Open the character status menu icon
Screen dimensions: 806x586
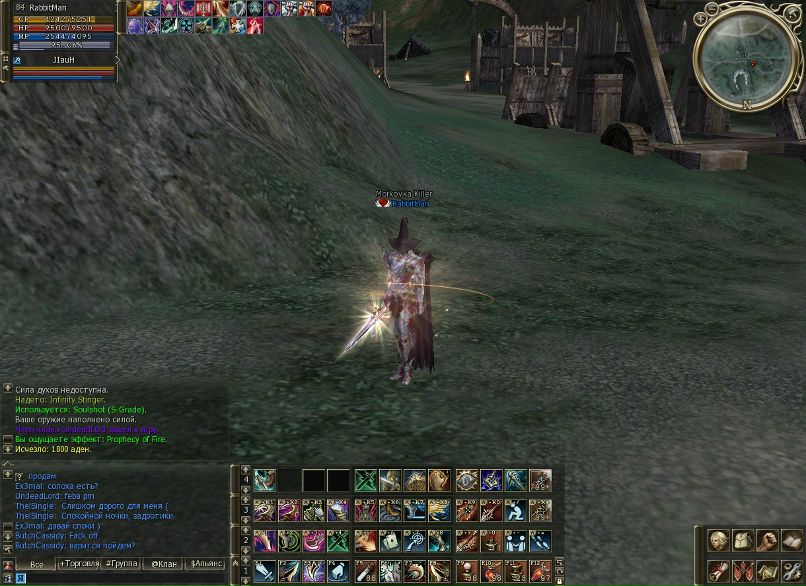tap(719, 541)
